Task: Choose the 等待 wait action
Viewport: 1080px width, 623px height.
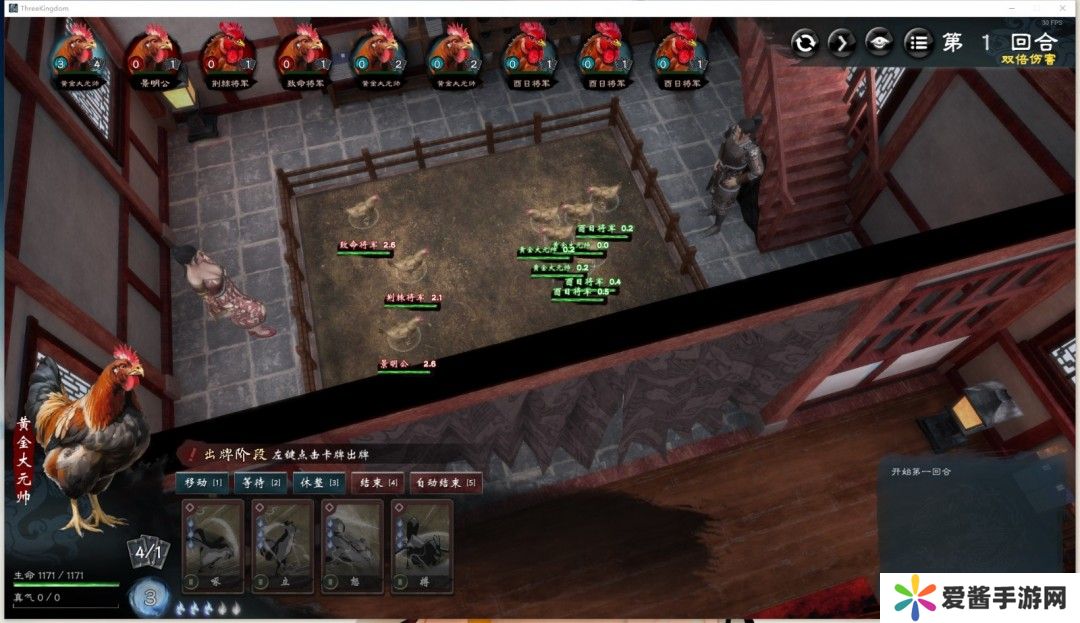Action: [262, 483]
